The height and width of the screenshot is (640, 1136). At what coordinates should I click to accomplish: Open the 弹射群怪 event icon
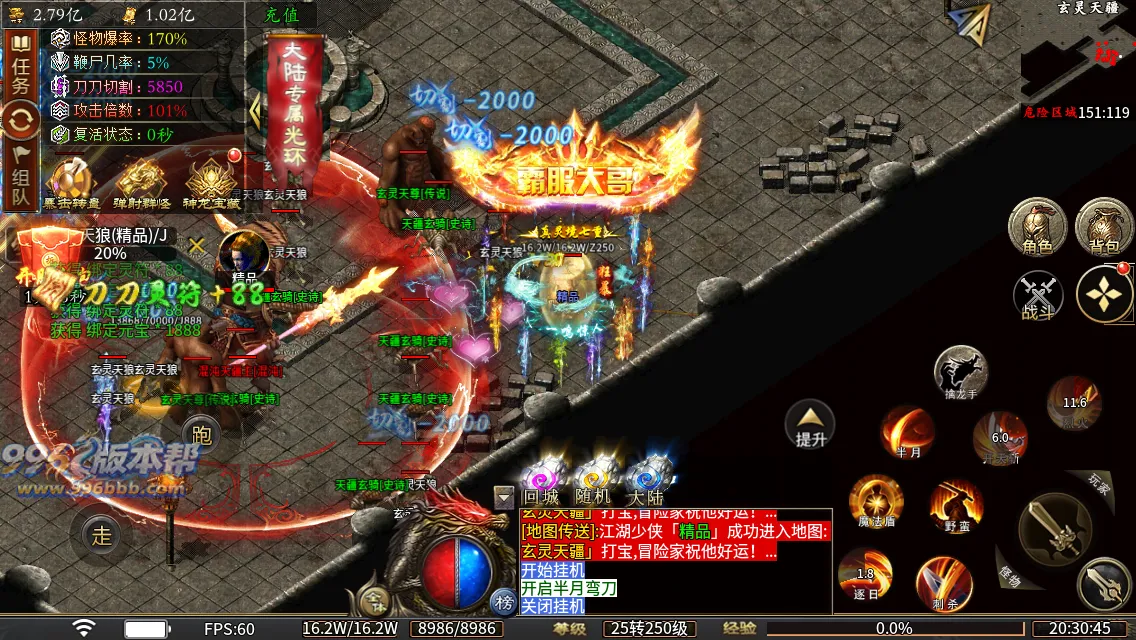pos(141,185)
